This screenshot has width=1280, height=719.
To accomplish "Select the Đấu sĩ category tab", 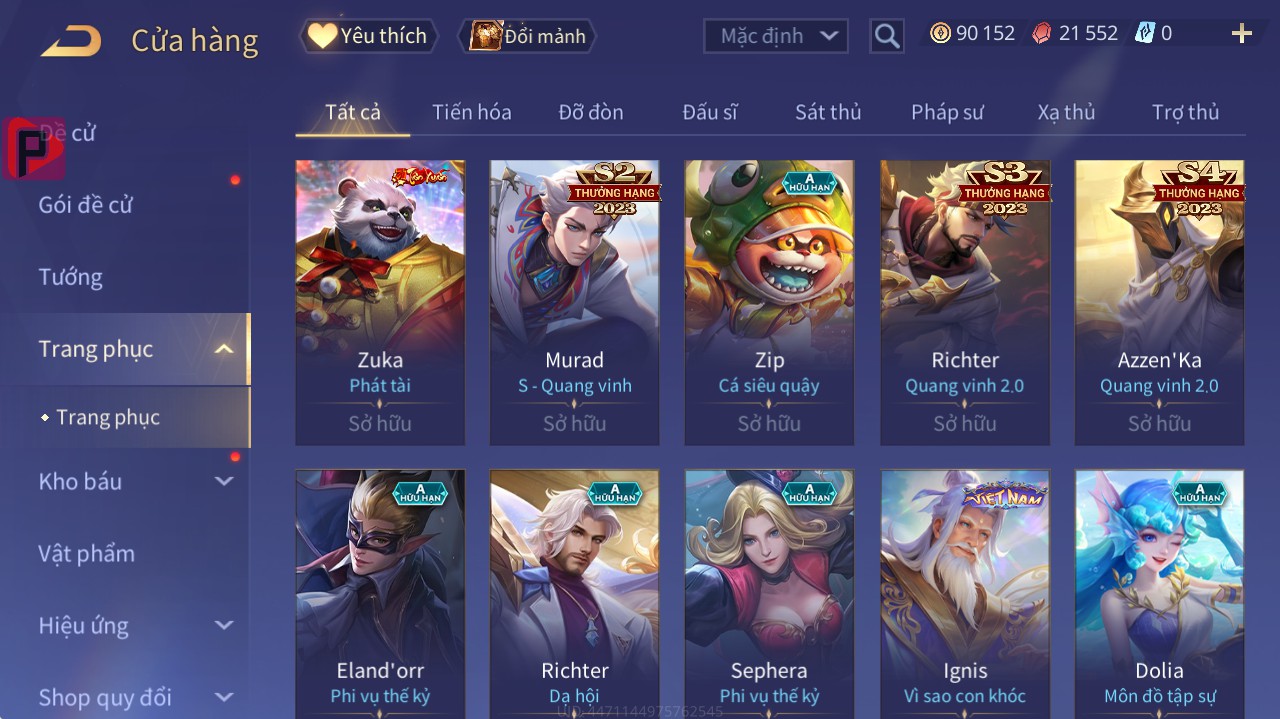I will coord(709,112).
